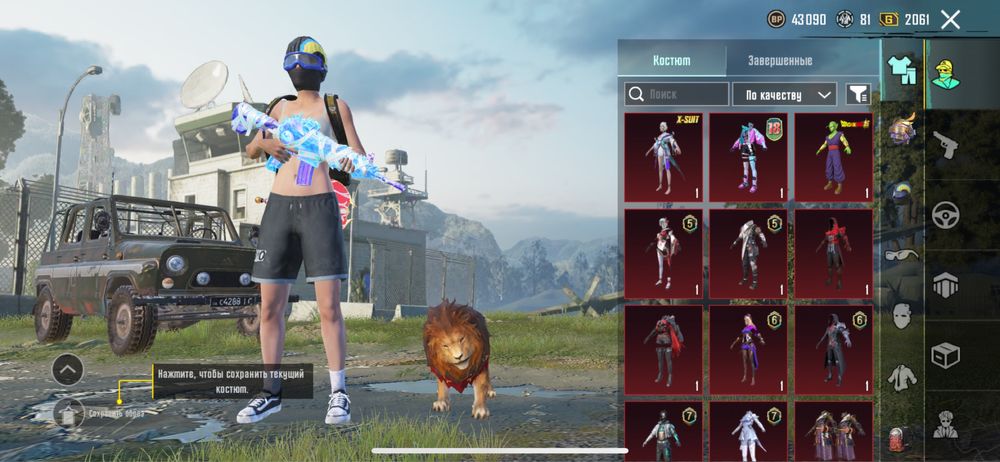Open the clothing outfit category

pos(903,70)
